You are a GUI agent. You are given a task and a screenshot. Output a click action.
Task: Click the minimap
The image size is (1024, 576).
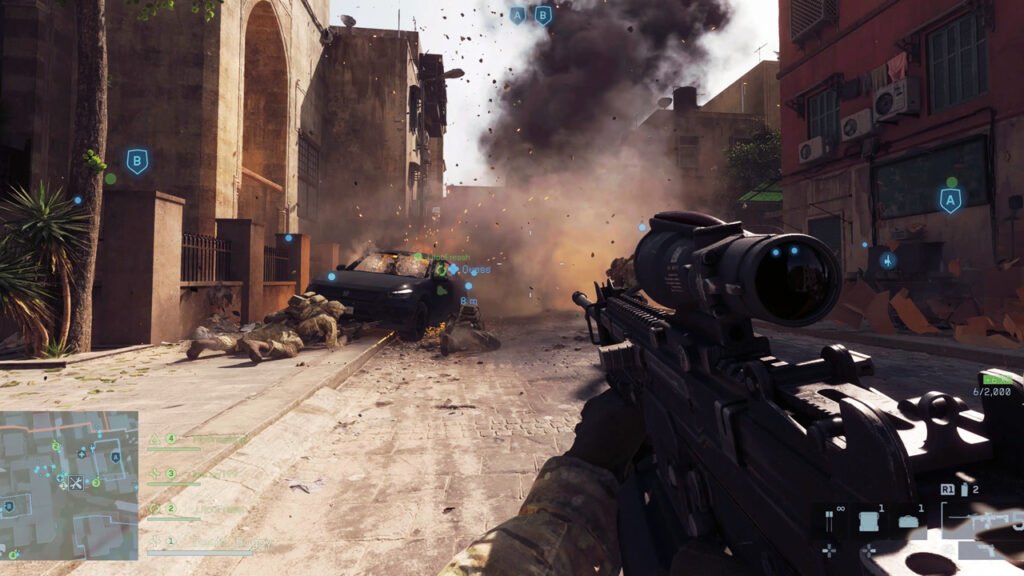click(x=69, y=485)
